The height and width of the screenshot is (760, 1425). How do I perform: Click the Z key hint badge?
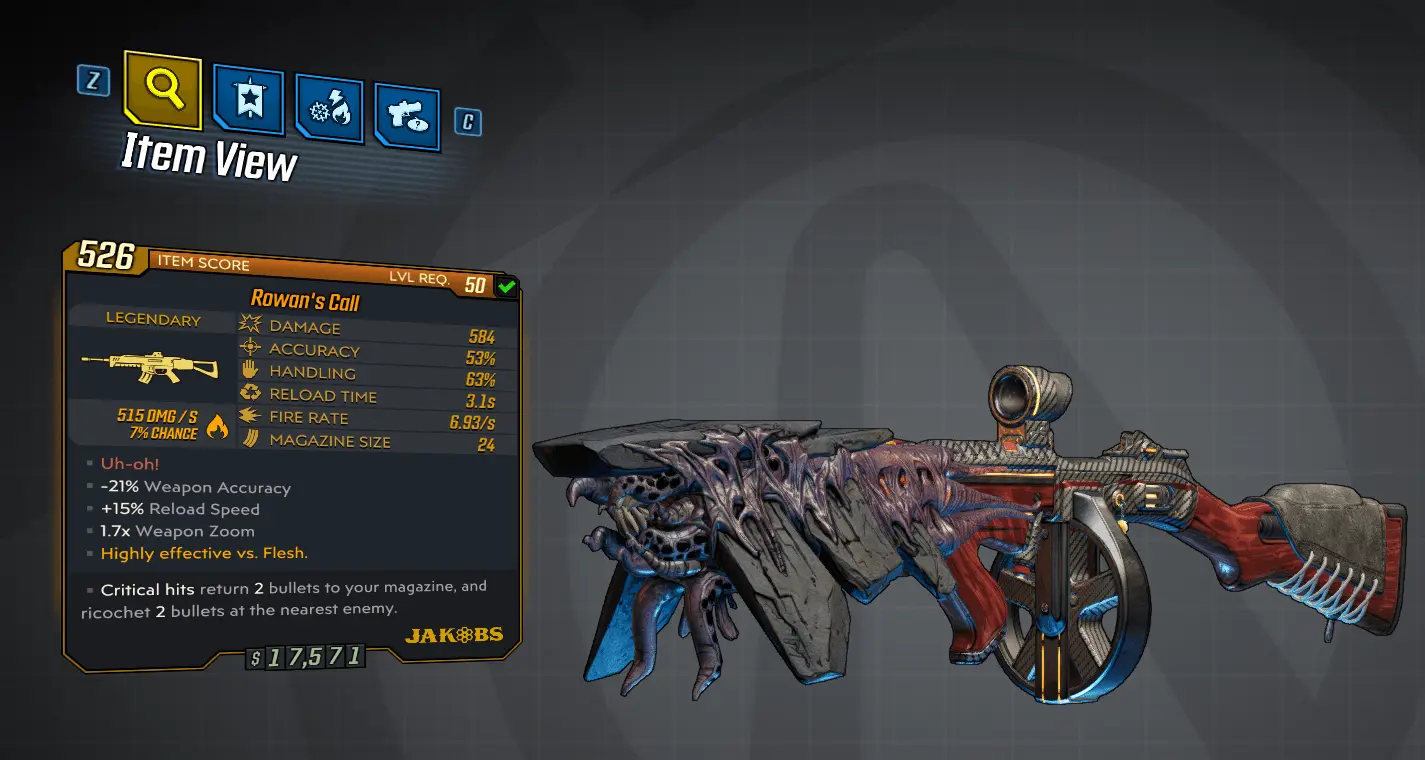(93, 84)
